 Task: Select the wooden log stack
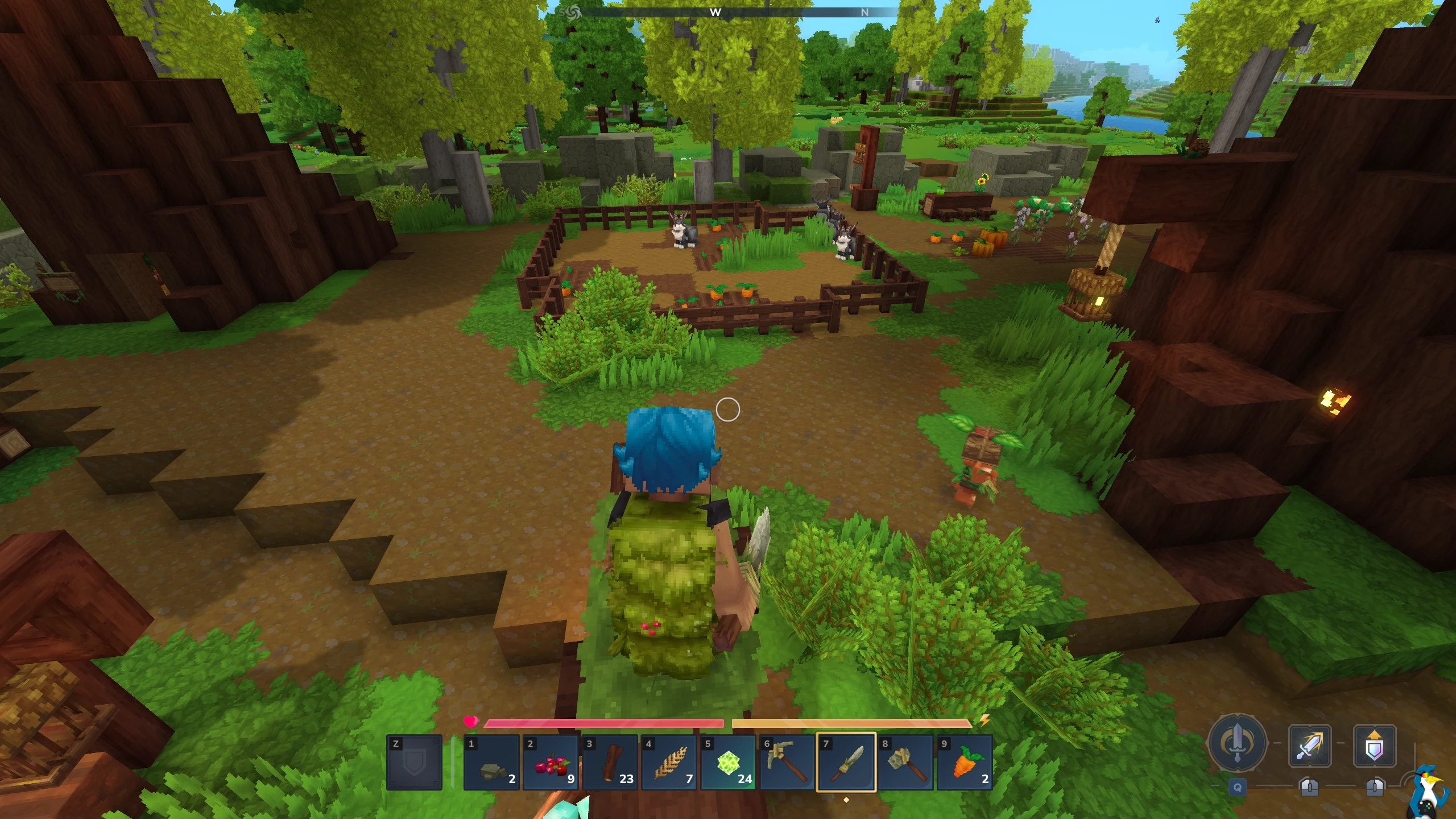point(610,762)
